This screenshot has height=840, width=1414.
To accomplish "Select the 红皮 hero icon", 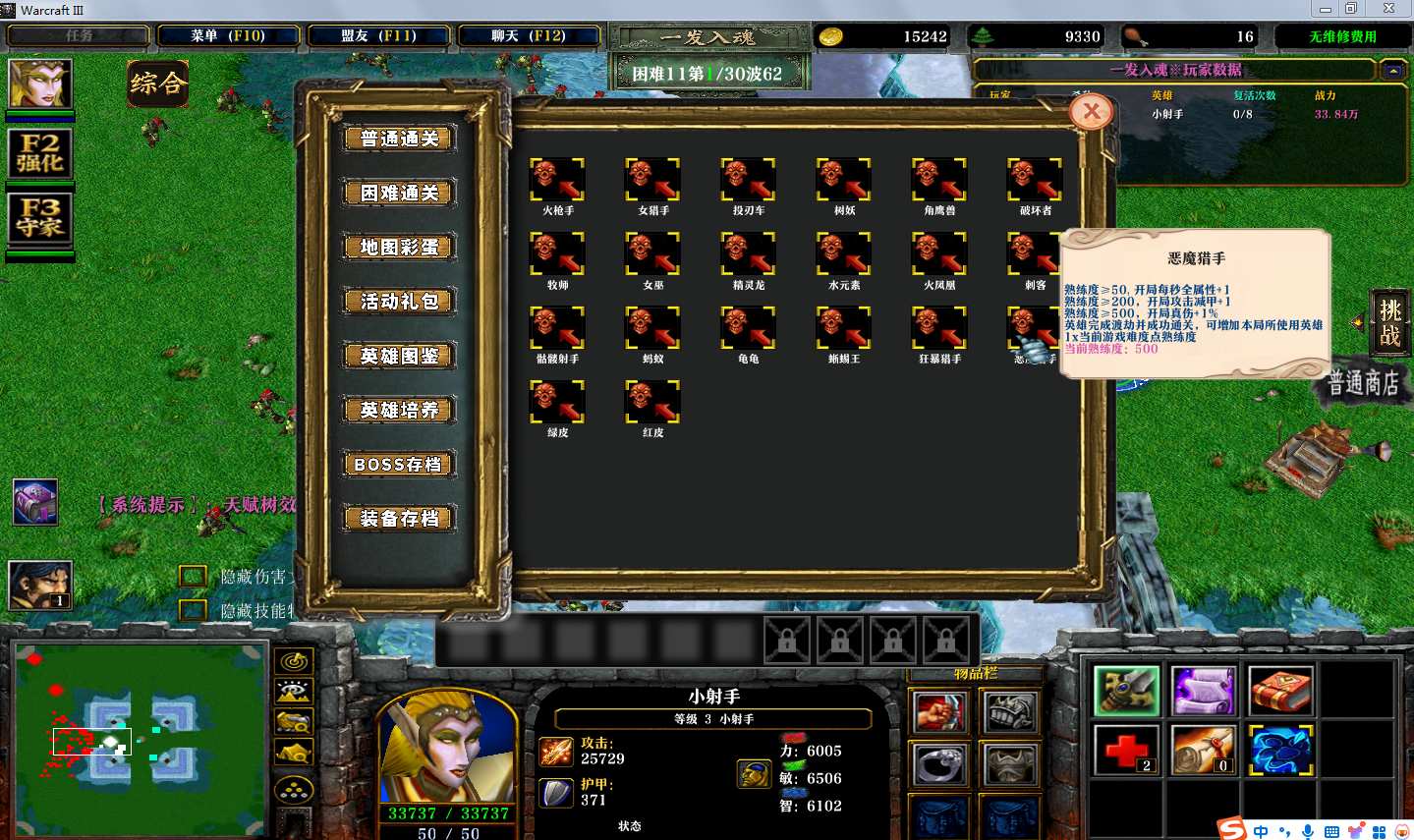I will [x=652, y=402].
